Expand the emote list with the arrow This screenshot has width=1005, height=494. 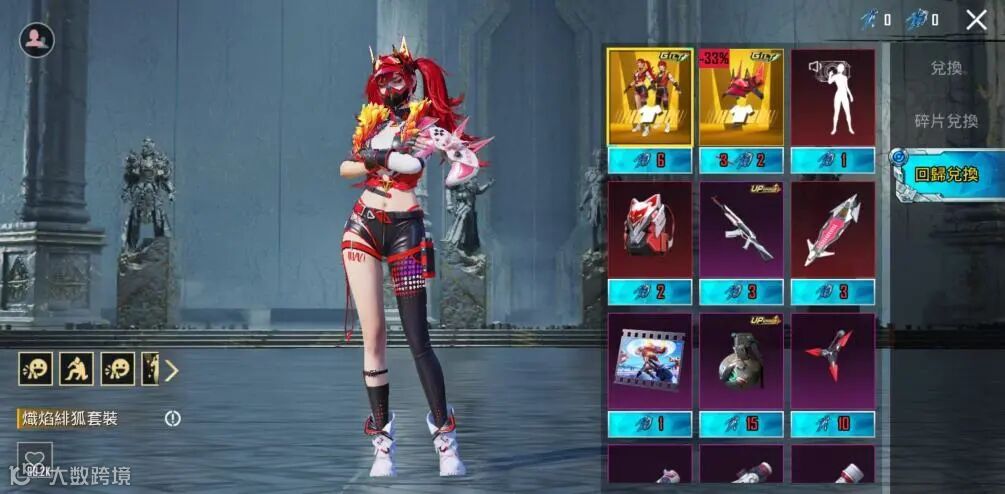tap(172, 370)
